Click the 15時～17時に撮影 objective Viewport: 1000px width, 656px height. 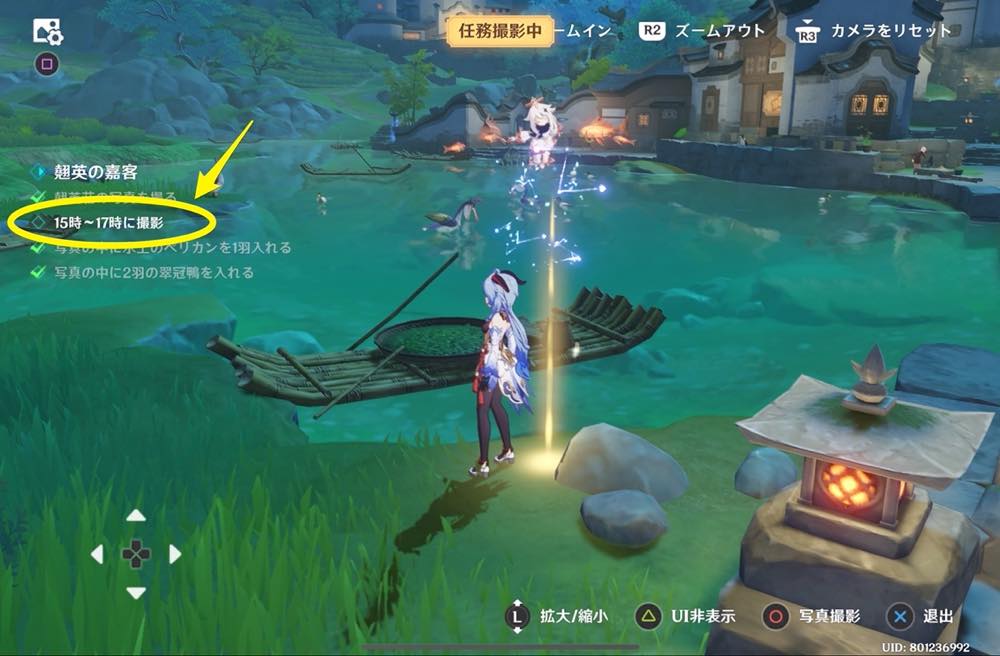coord(110,222)
